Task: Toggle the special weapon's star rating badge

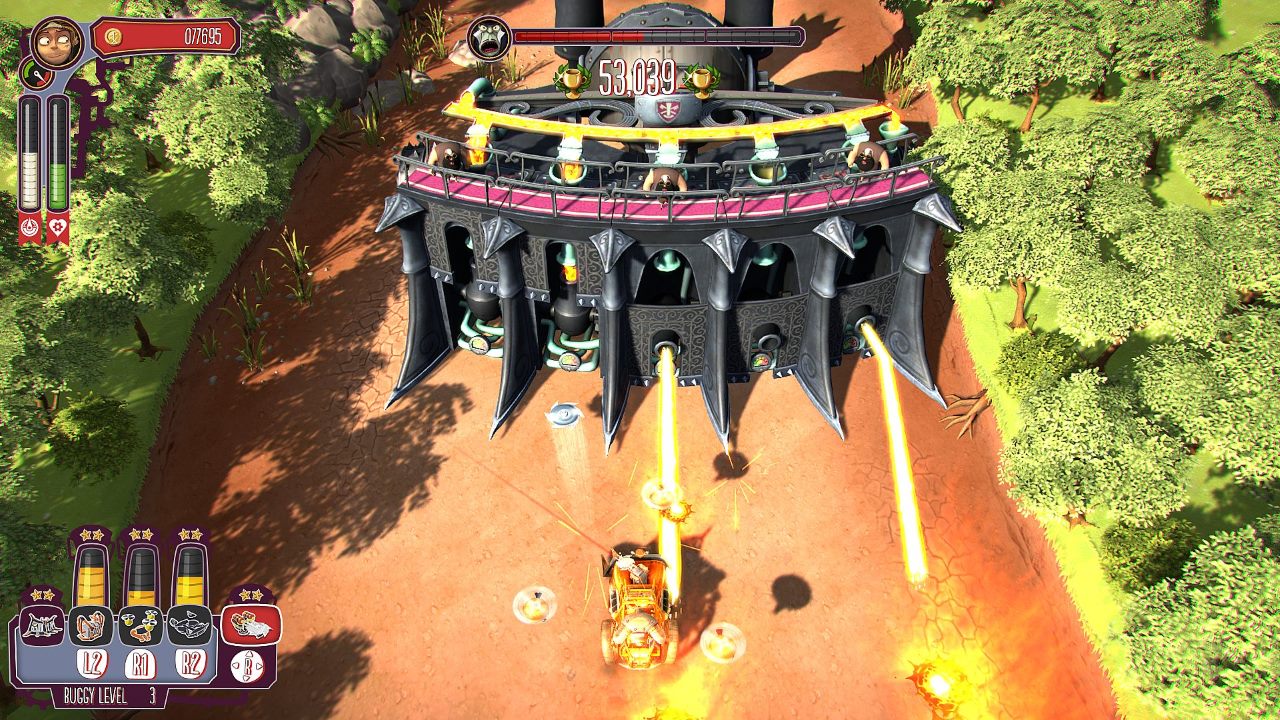Action: (x=249, y=596)
